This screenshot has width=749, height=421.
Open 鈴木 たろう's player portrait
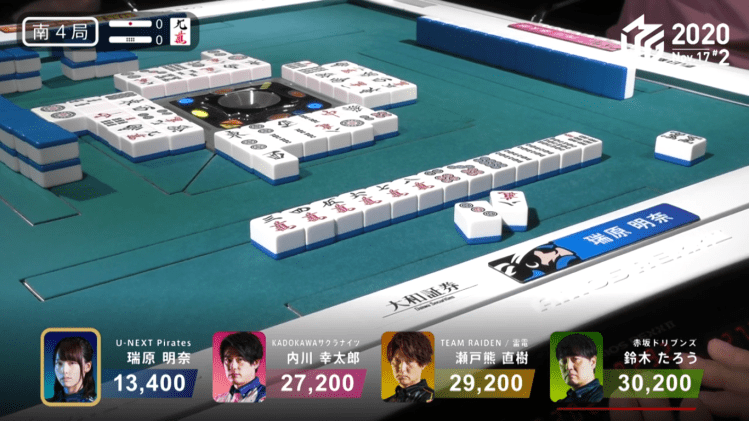(x=575, y=367)
